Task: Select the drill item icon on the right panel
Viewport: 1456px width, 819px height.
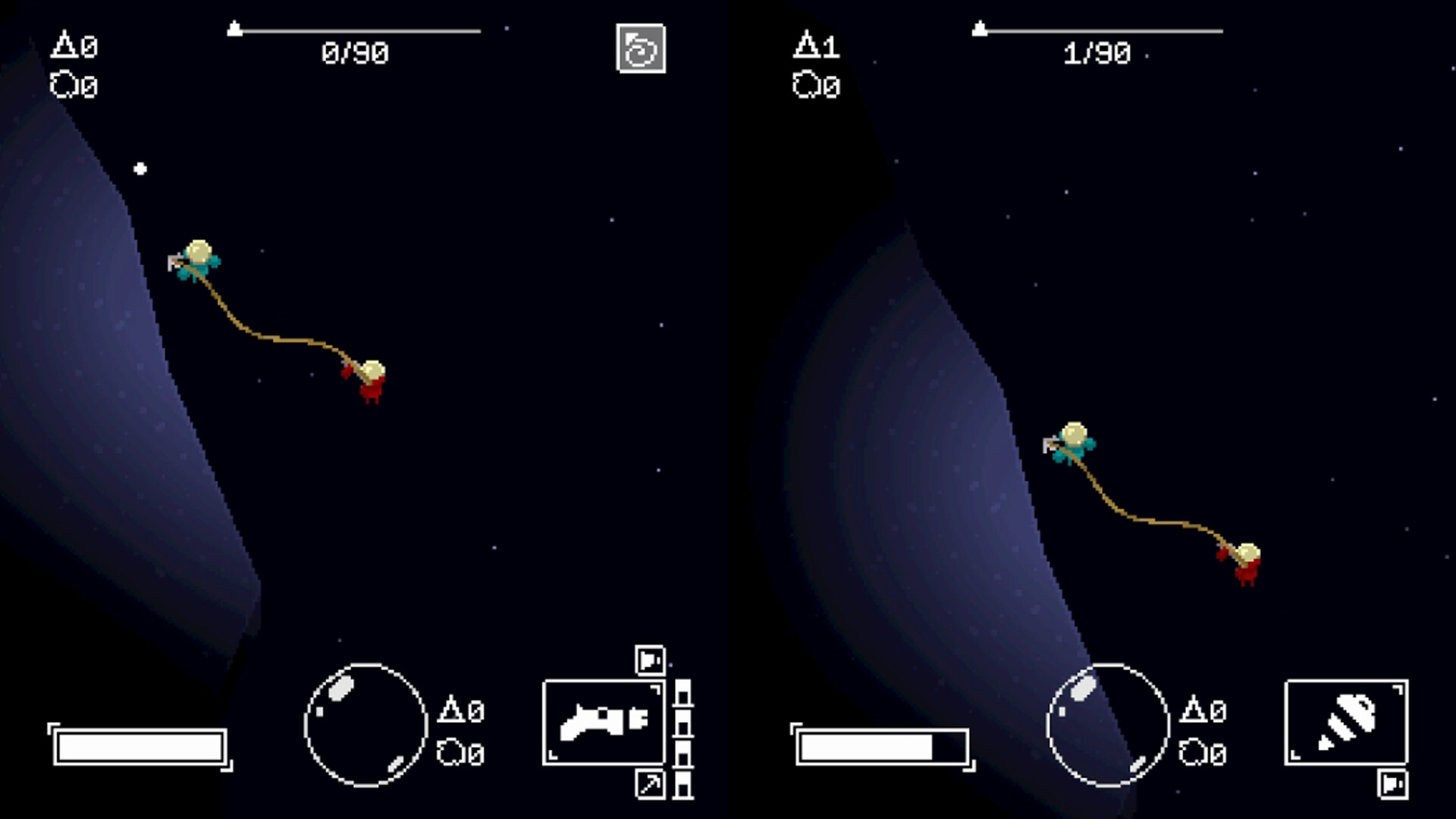Action: (1346, 724)
